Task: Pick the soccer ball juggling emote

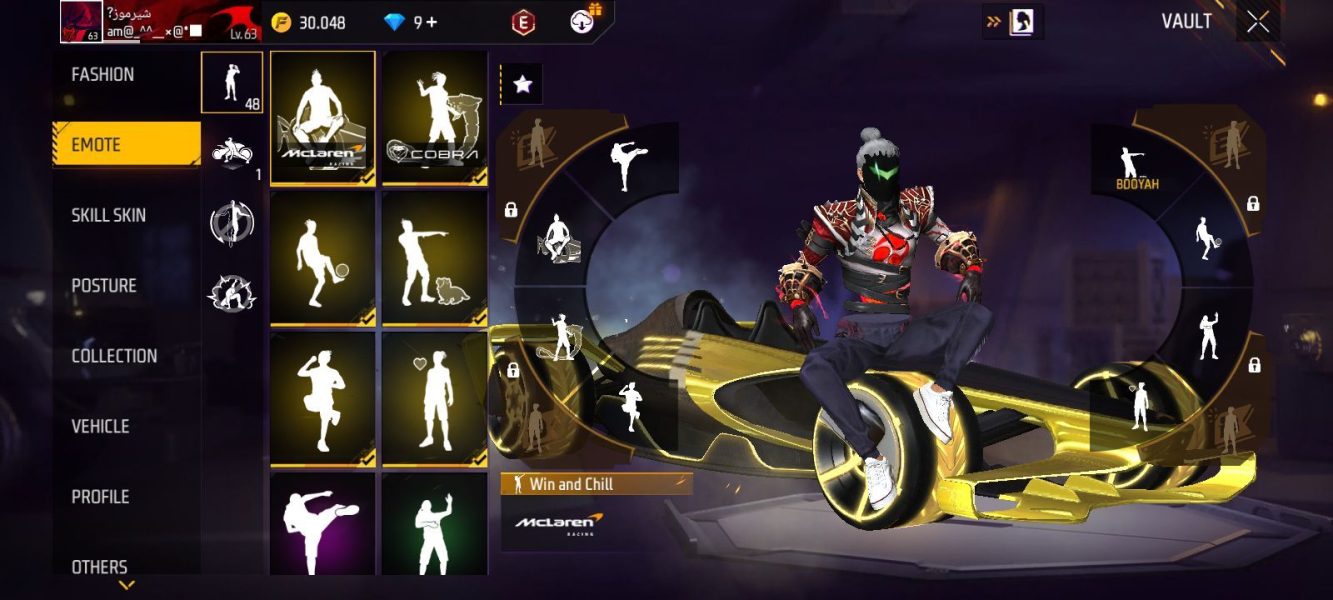Action: [x=323, y=258]
